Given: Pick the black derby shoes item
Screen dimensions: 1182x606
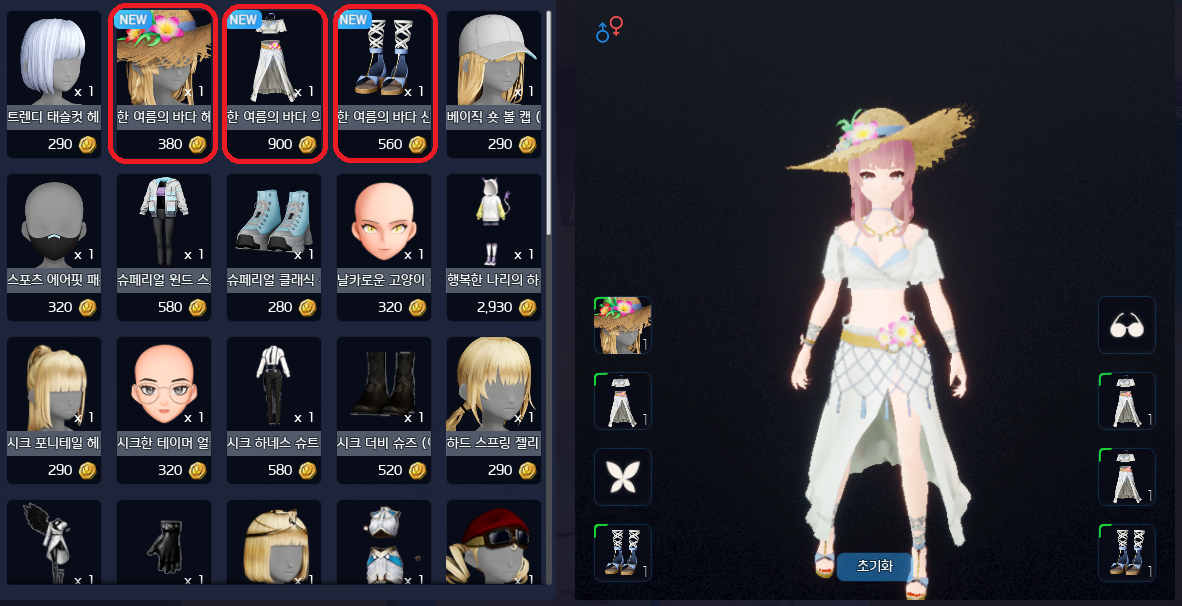Looking at the screenshot, I should tap(384, 388).
